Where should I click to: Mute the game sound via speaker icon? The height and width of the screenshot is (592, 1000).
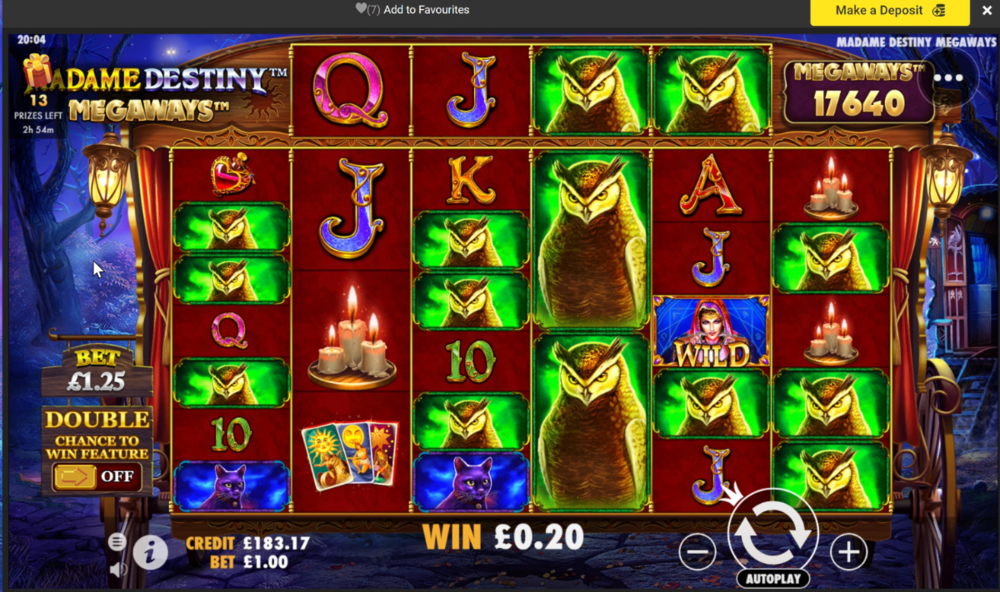pos(117,569)
